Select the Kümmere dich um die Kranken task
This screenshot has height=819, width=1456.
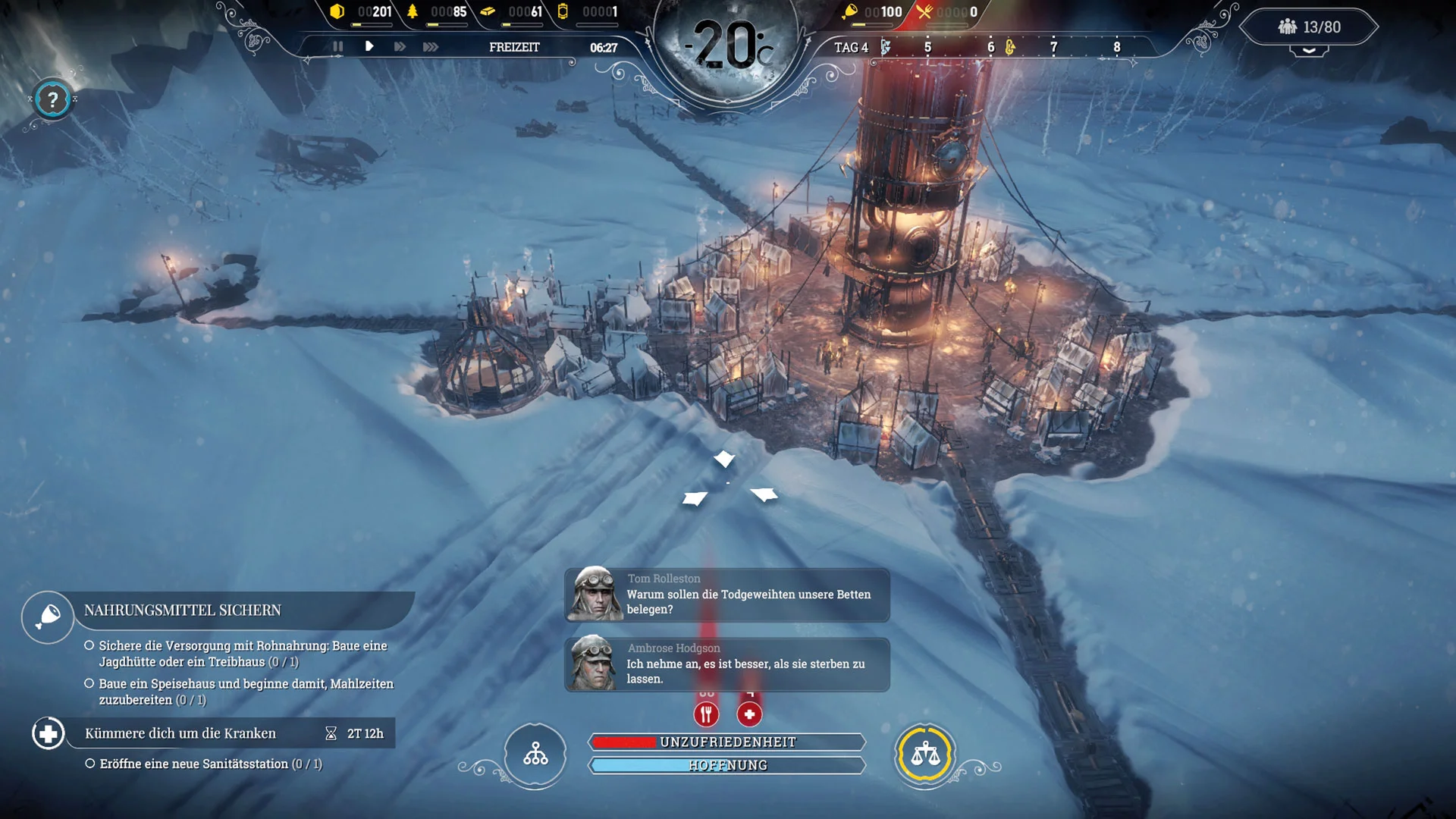click(x=180, y=733)
